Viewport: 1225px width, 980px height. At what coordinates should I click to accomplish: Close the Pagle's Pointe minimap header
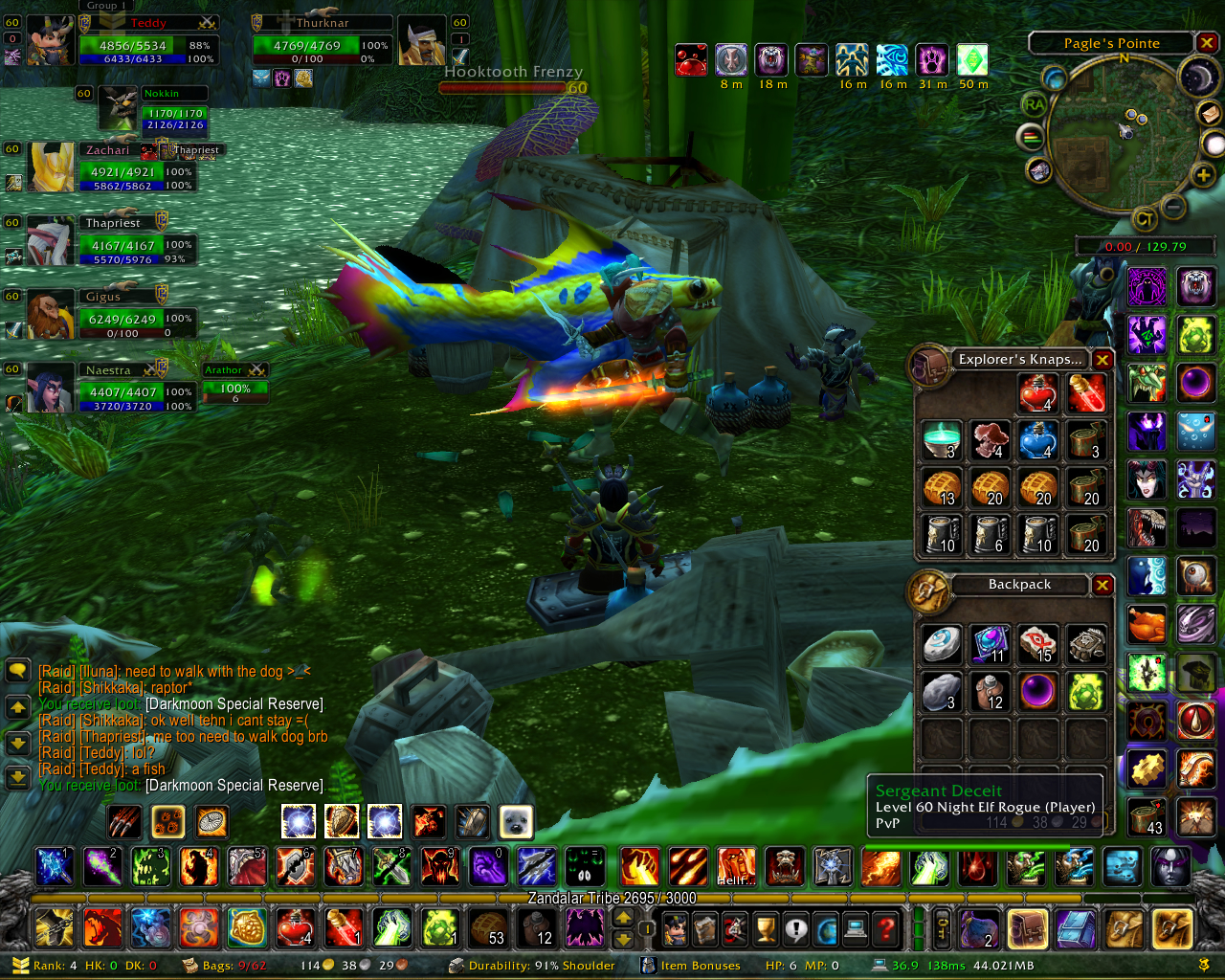tap(1207, 43)
